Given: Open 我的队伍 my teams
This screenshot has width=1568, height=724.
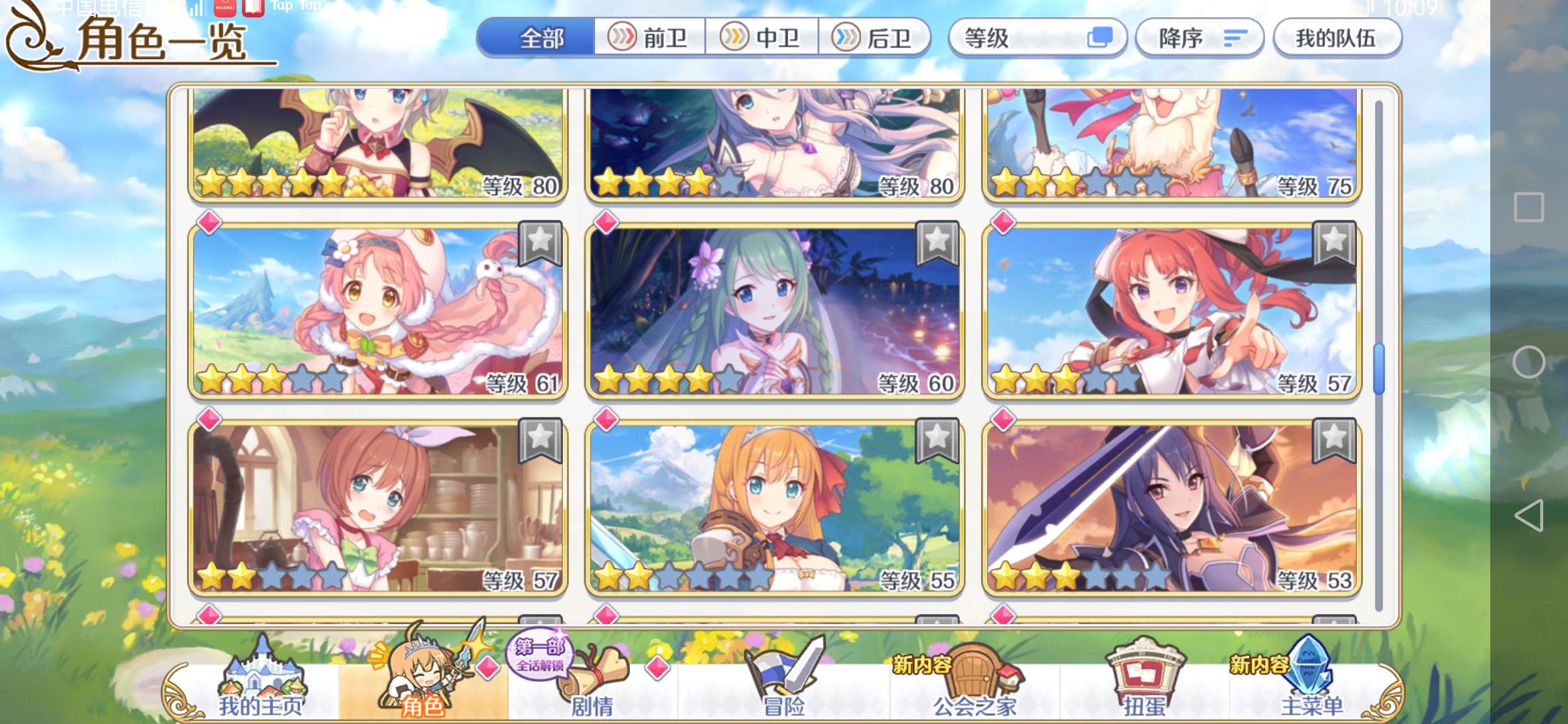Looking at the screenshot, I should [x=1336, y=38].
